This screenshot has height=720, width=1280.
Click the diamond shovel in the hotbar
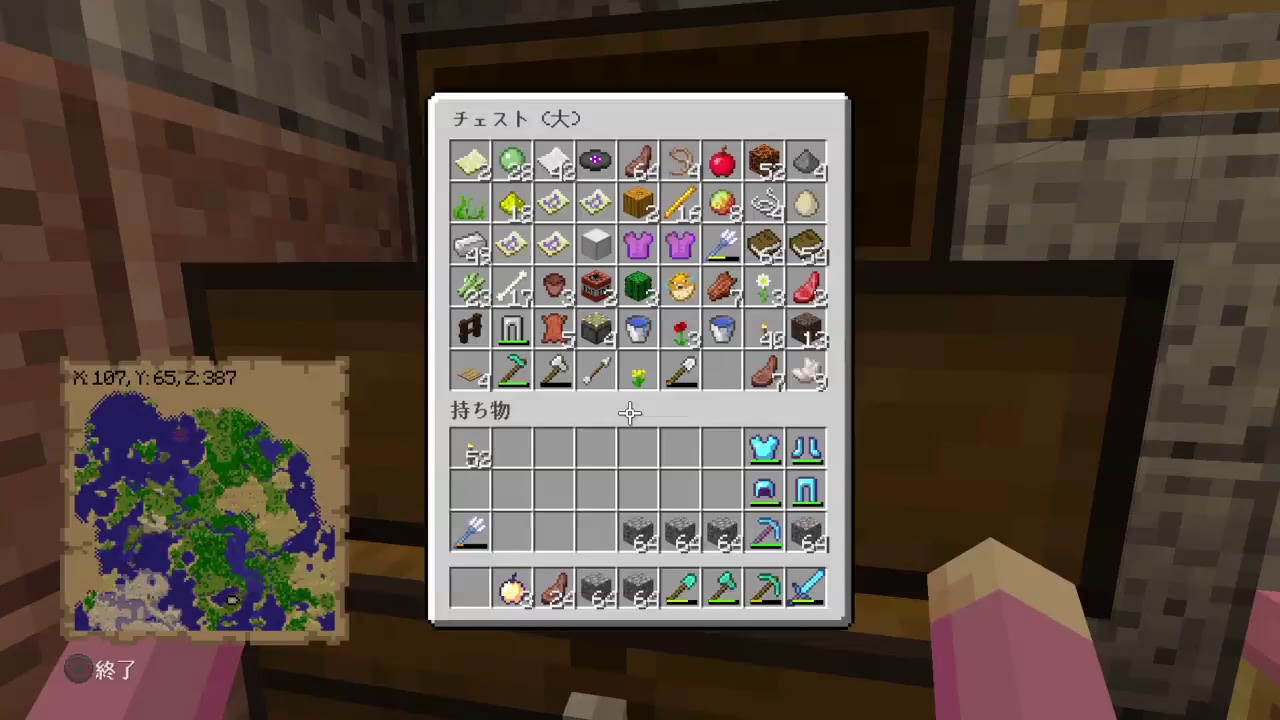click(681, 589)
